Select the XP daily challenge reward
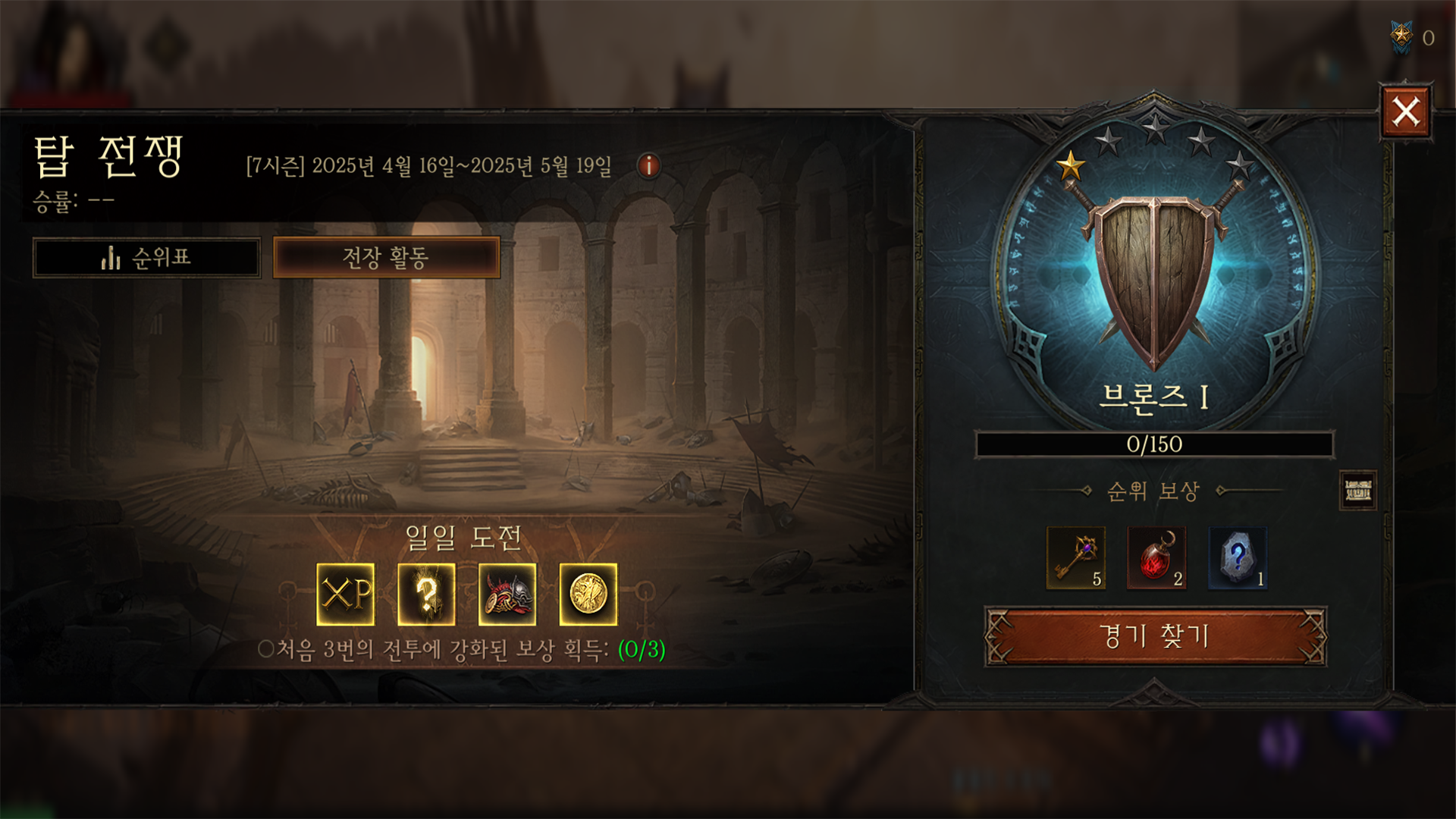The height and width of the screenshot is (819, 1456). pos(346,595)
